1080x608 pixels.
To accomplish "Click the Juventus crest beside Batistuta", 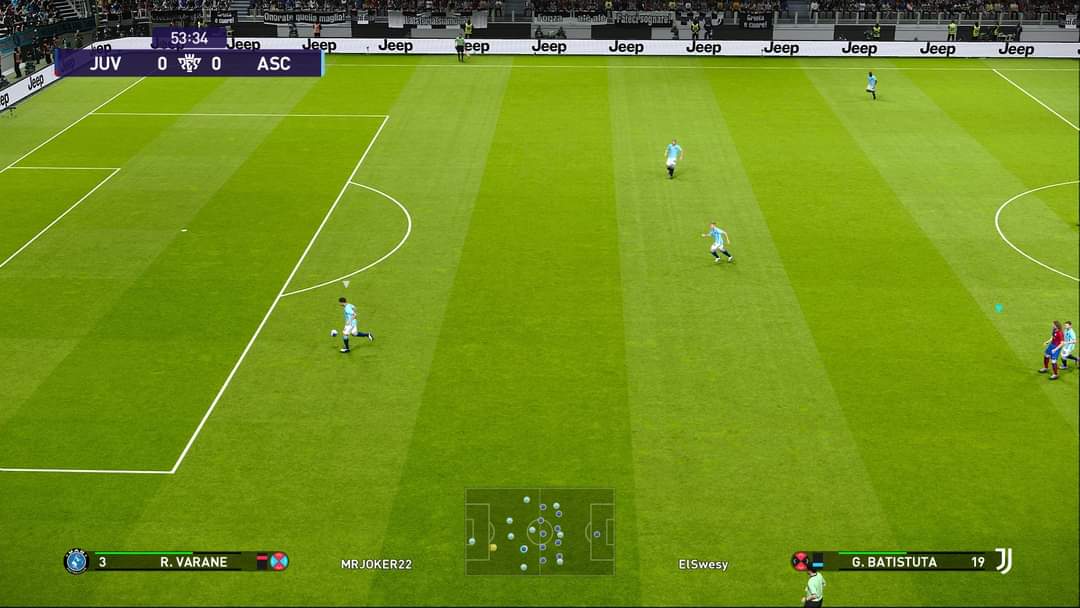I will click(1004, 561).
